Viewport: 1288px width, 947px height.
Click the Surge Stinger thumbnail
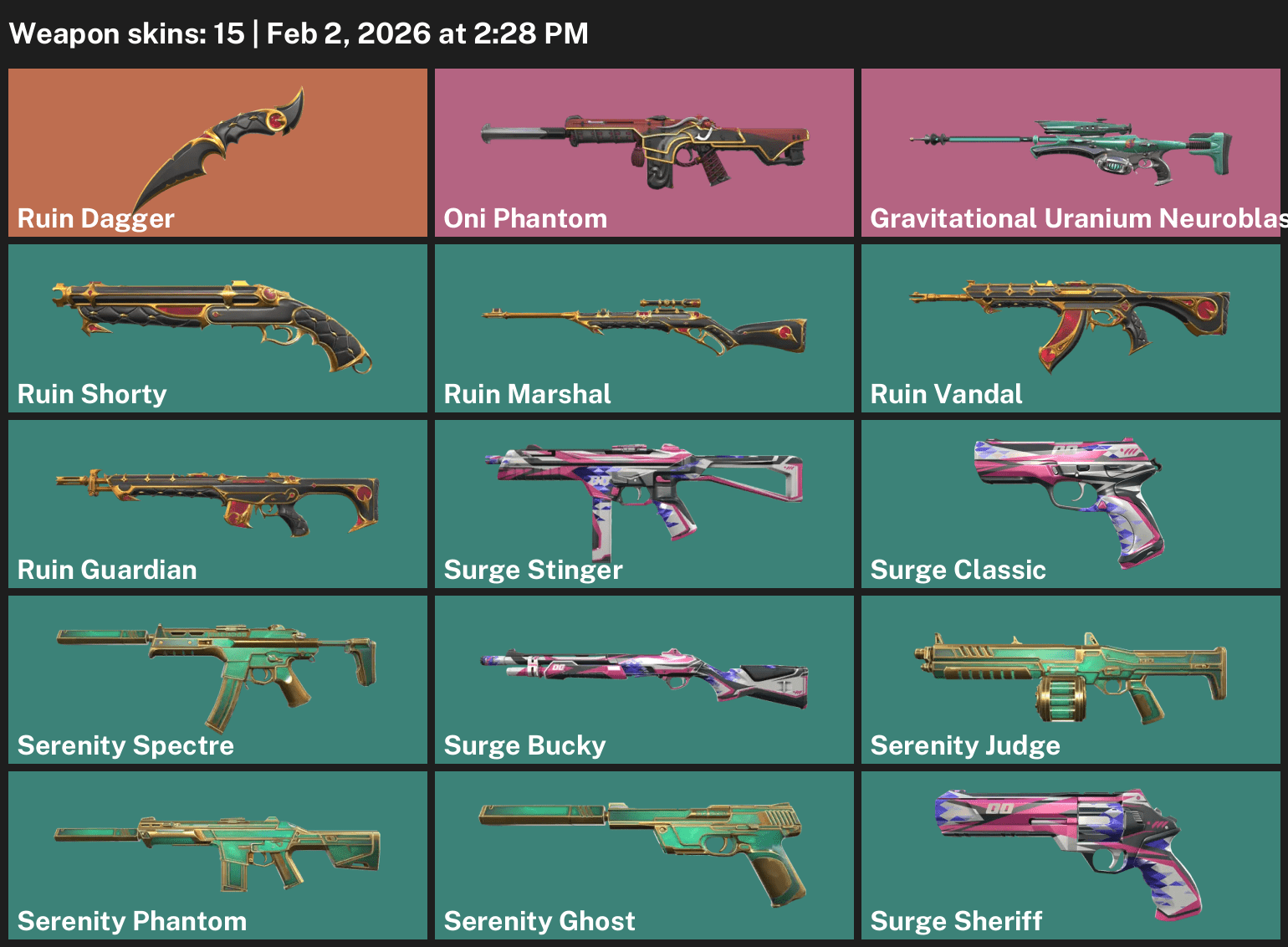pyautogui.click(x=644, y=502)
